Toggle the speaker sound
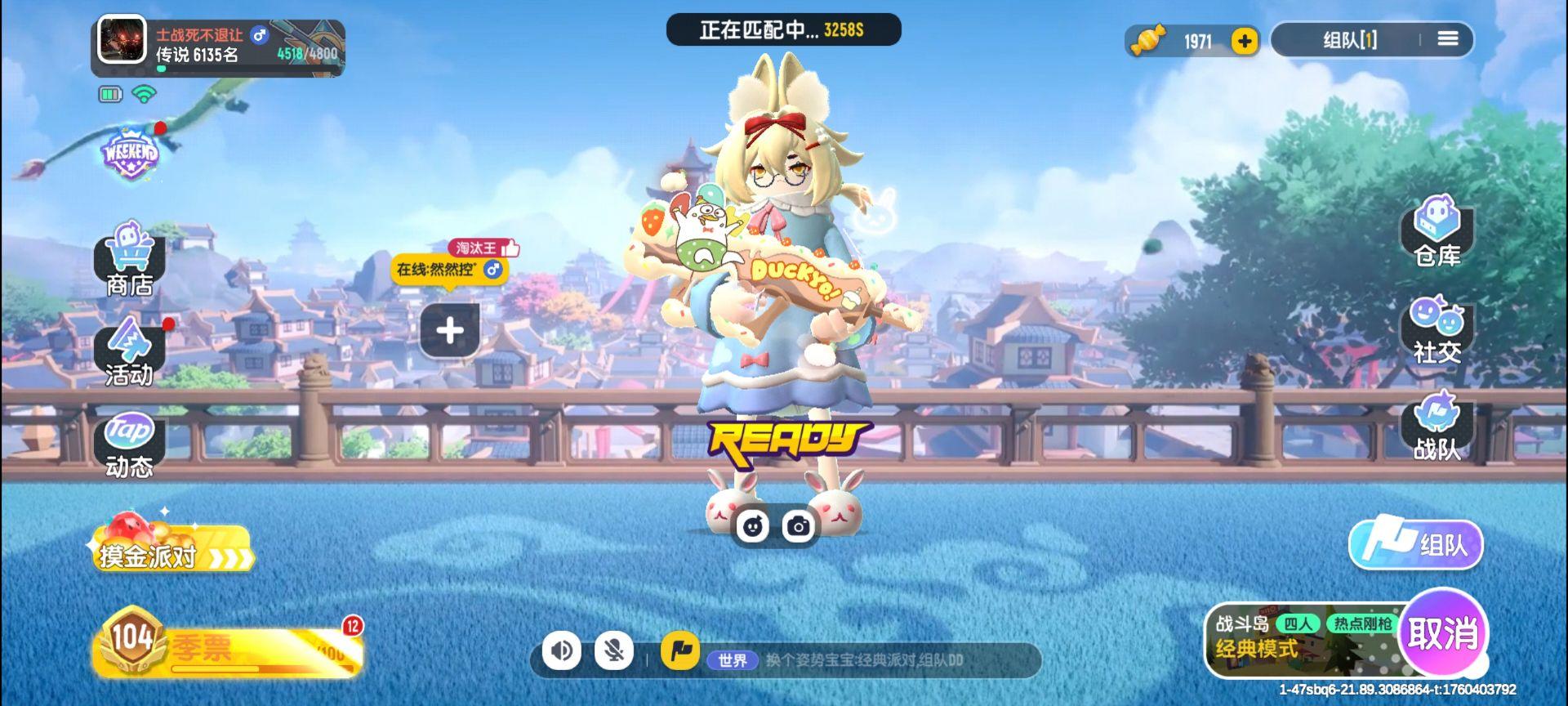This screenshot has width=1568, height=706. click(x=561, y=650)
